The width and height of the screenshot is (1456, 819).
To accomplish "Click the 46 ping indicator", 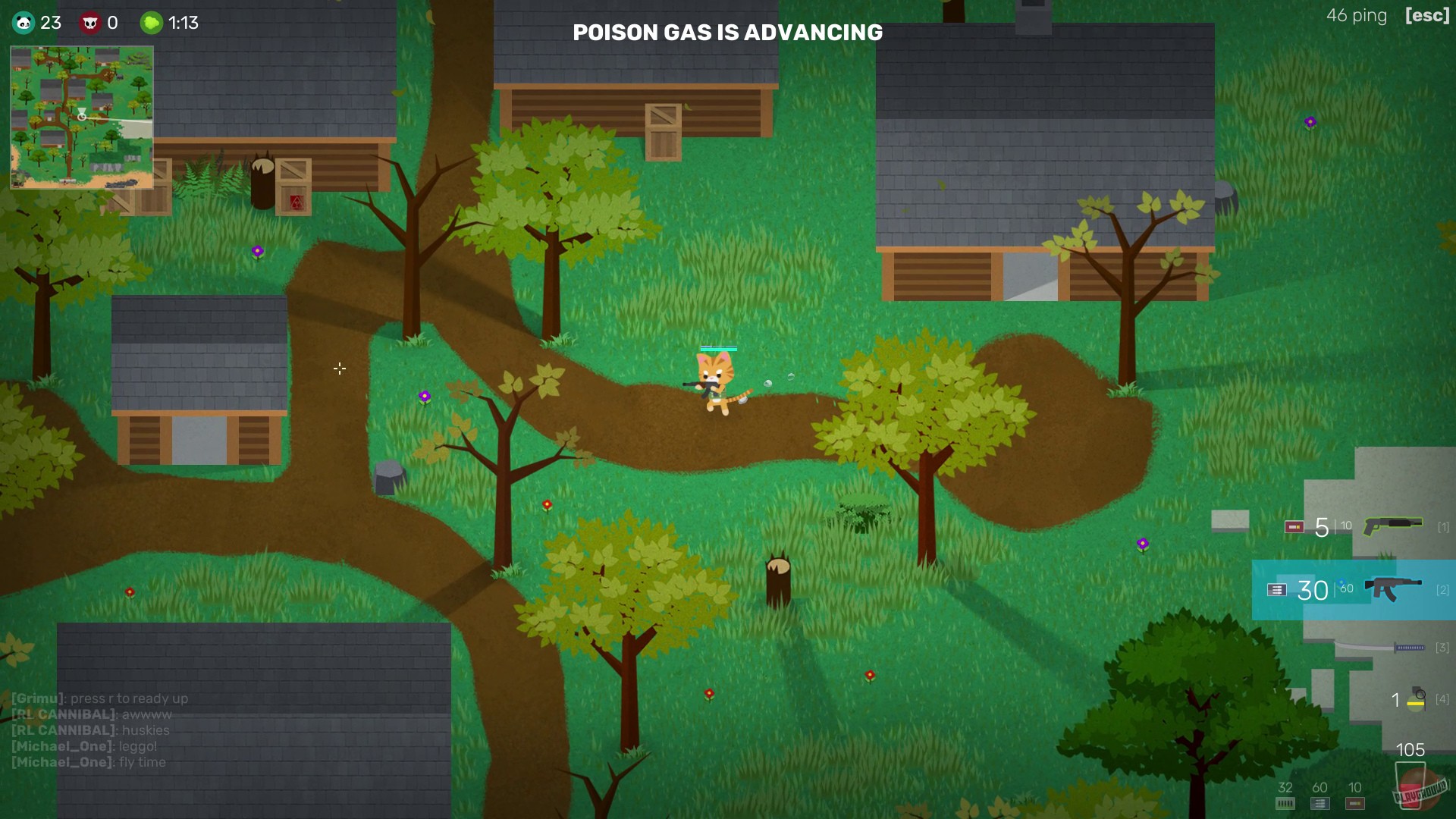I will pyautogui.click(x=1356, y=15).
